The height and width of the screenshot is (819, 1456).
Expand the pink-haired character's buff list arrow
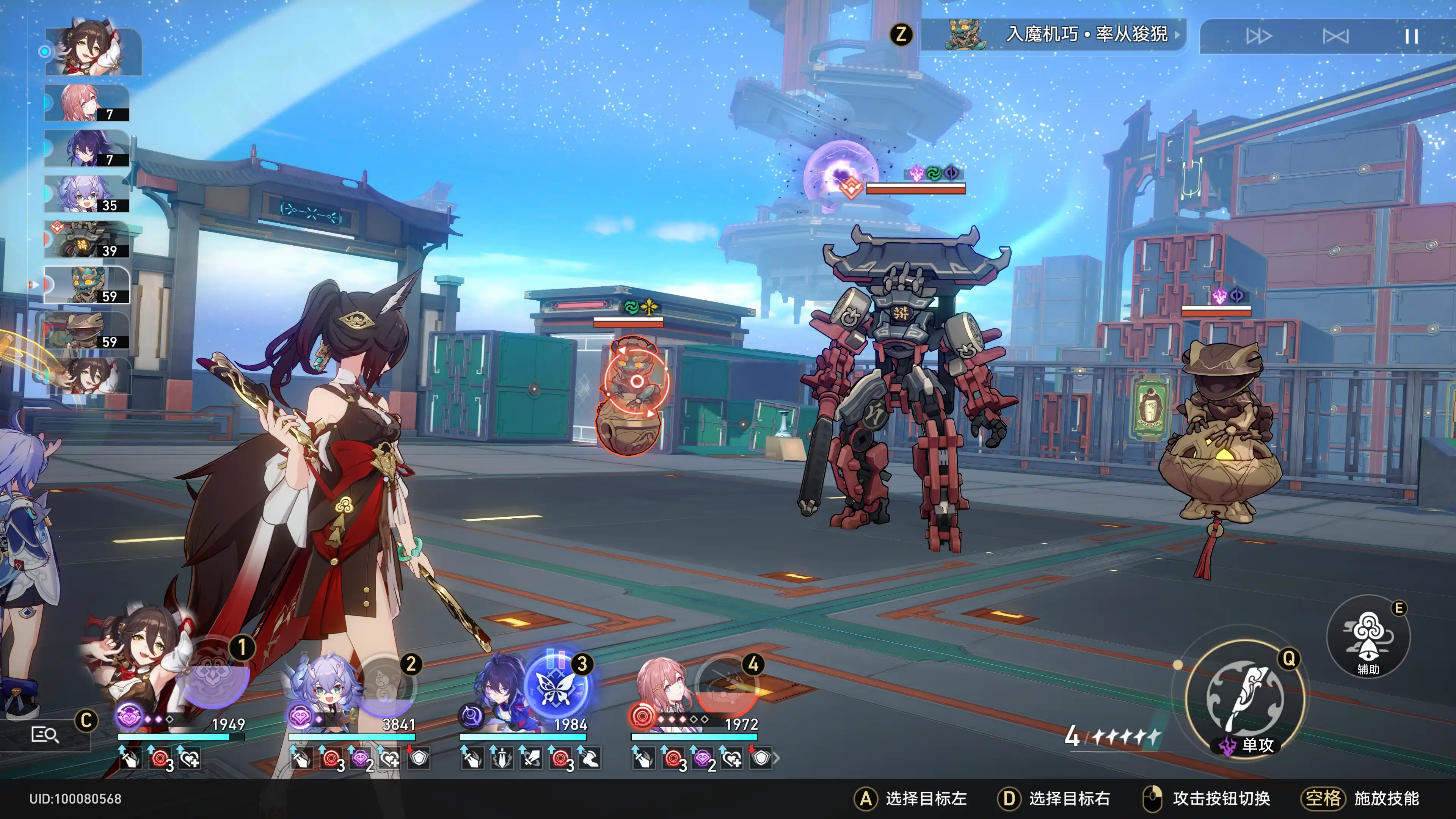click(x=777, y=758)
